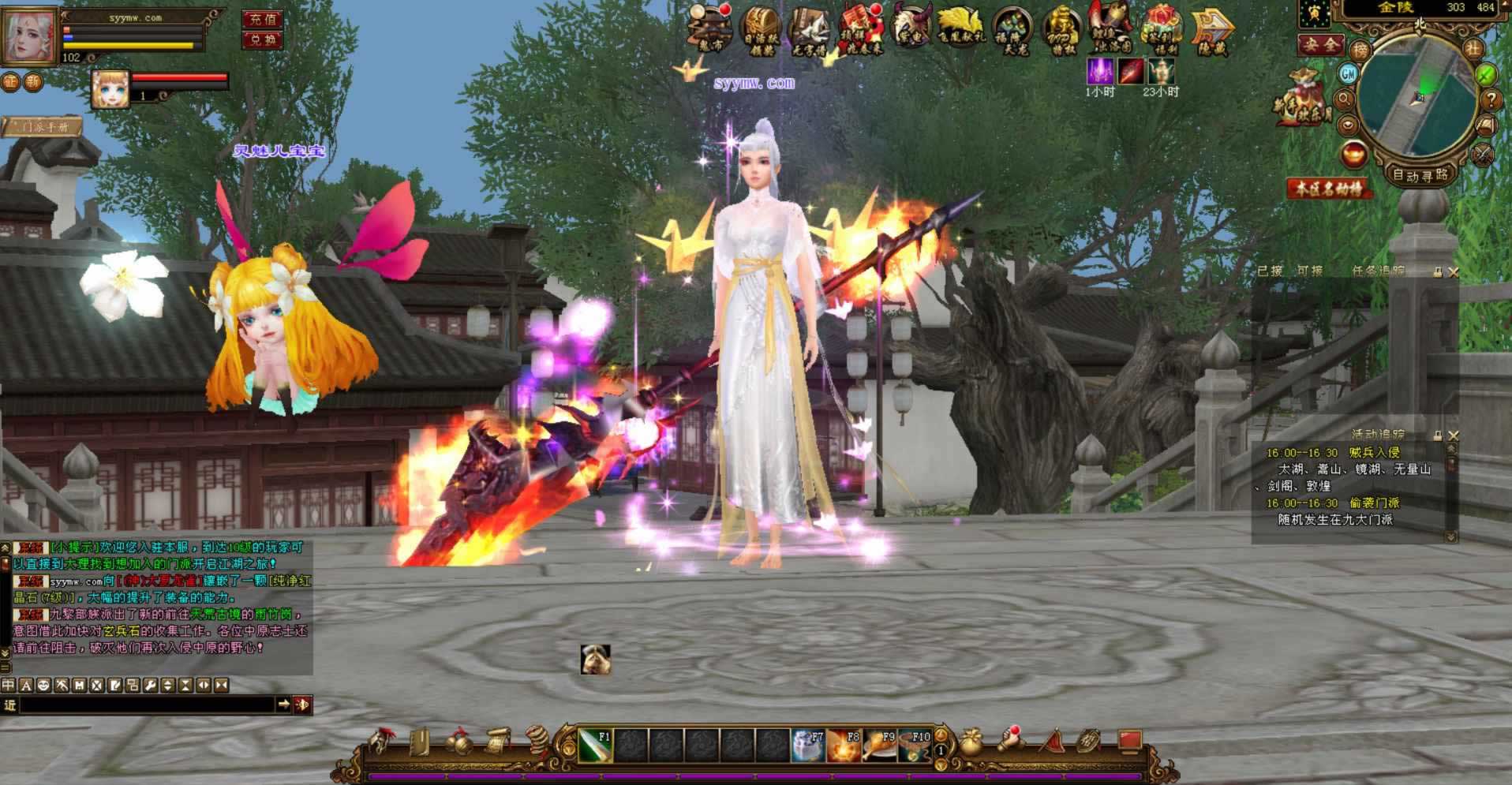1512x785 pixels.
Task: Open the 本区名动榜 ranking banner
Action: tap(1327, 189)
